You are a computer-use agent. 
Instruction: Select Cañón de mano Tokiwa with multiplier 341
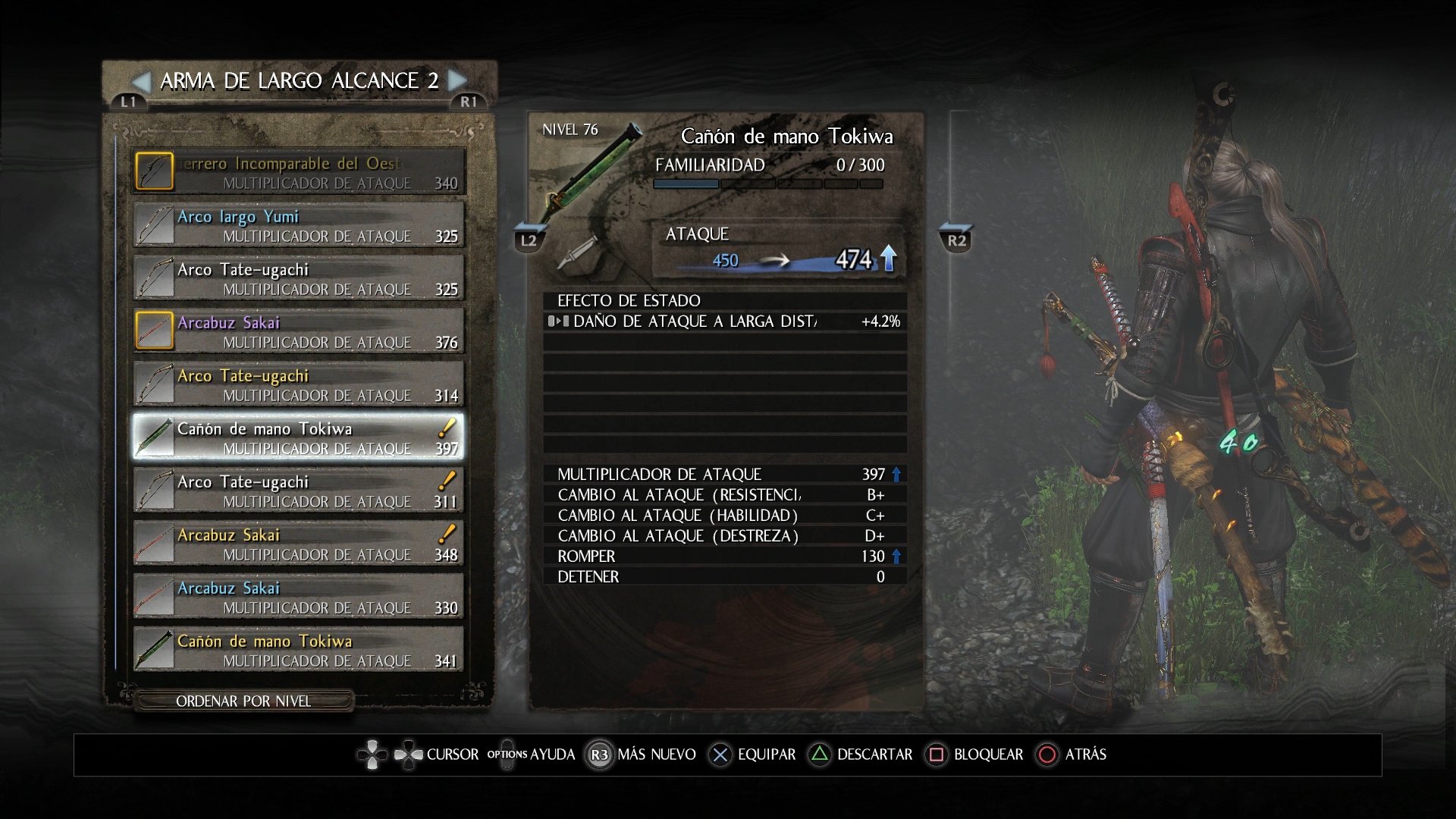[x=299, y=650]
